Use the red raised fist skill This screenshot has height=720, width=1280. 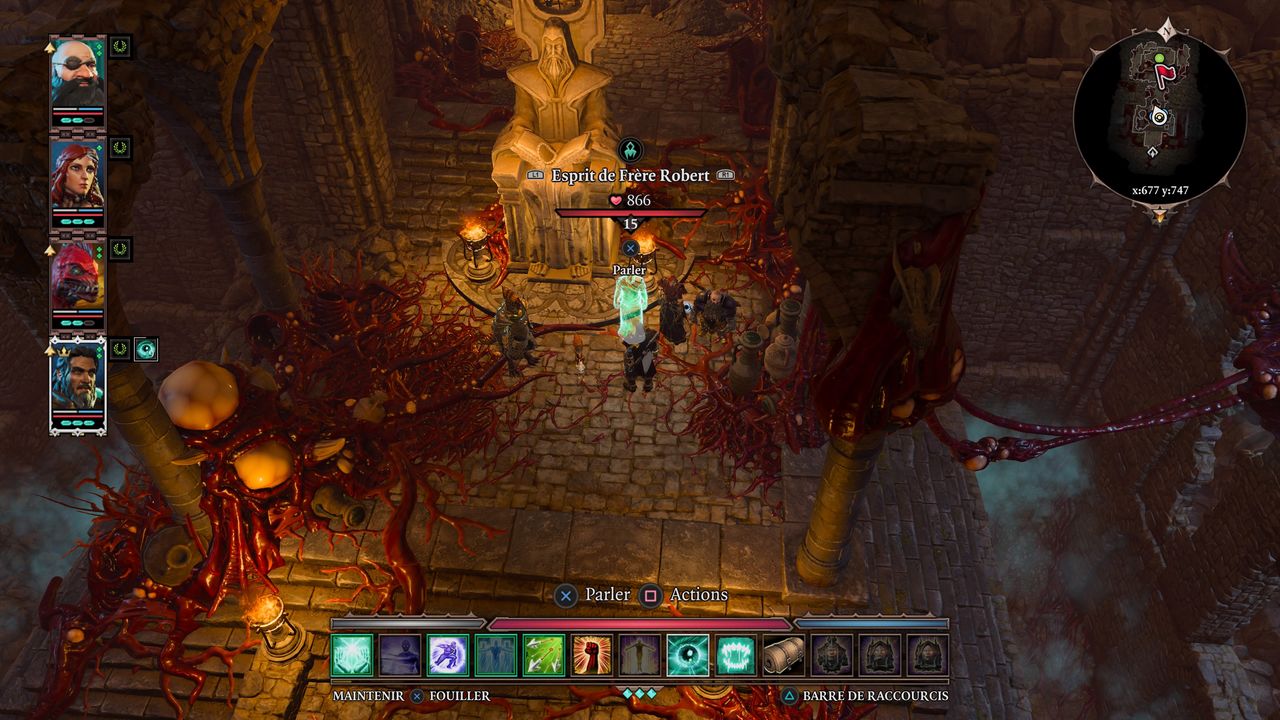pyautogui.click(x=592, y=655)
